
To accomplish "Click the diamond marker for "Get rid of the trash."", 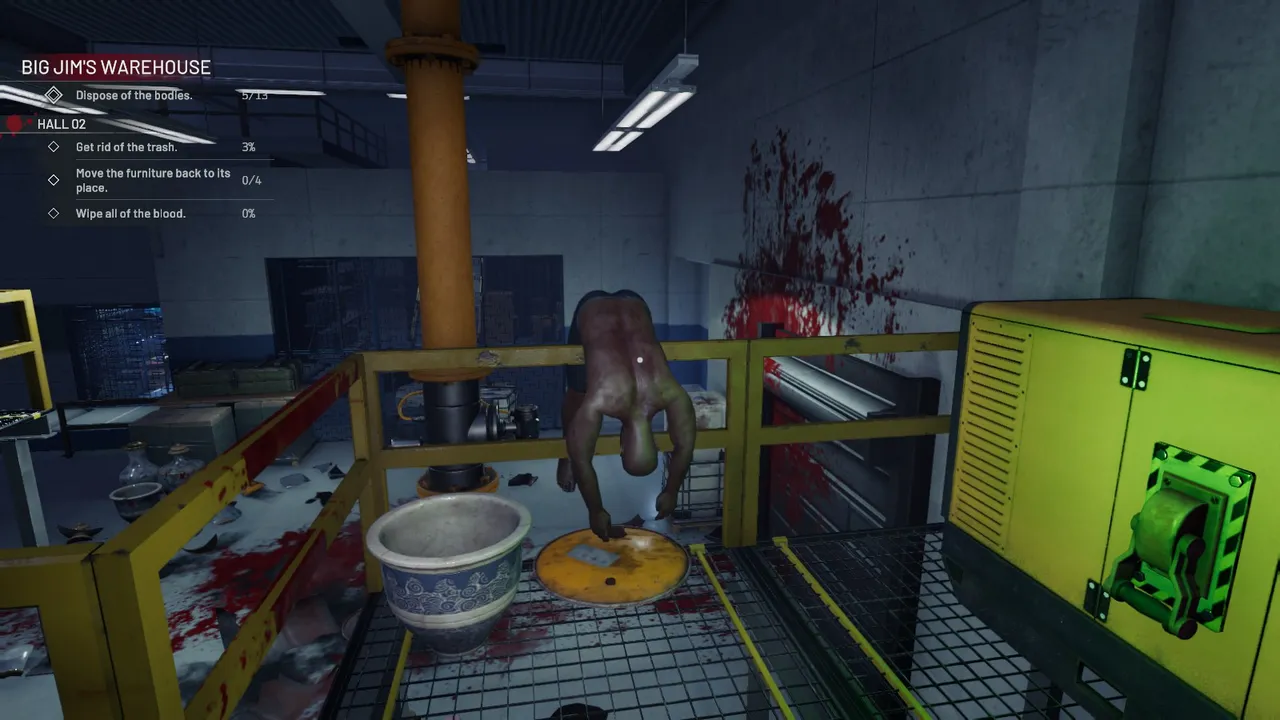I will 54,147.
